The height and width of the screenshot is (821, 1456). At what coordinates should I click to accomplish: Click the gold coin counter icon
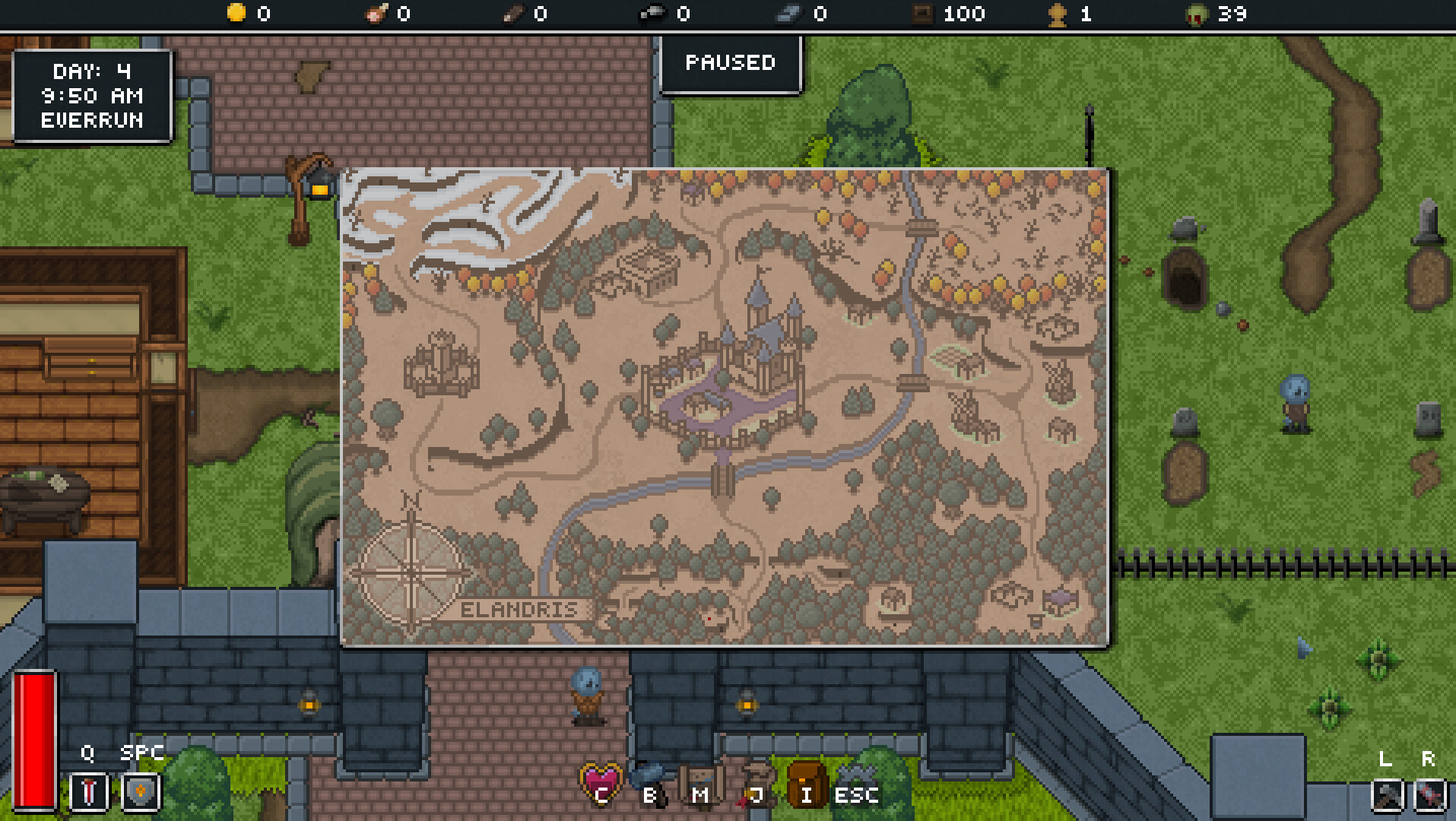click(238, 13)
